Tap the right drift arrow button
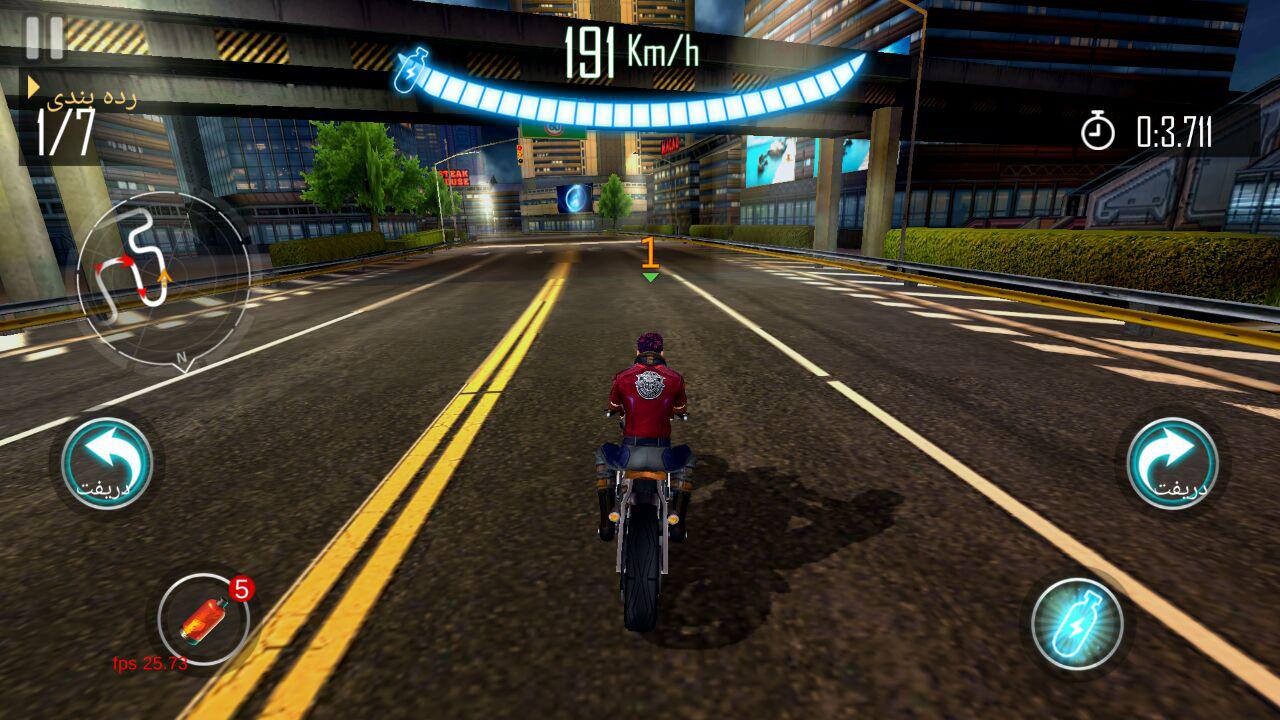Image resolution: width=1280 pixels, height=720 pixels. click(x=1172, y=464)
